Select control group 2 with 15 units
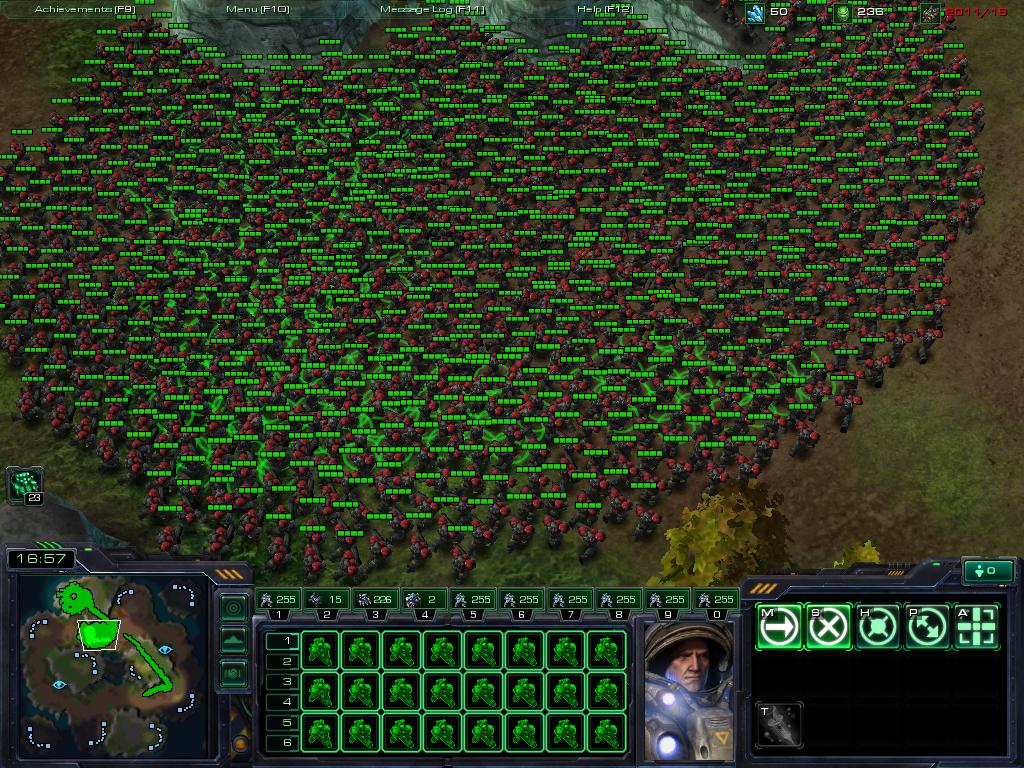 pos(326,600)
